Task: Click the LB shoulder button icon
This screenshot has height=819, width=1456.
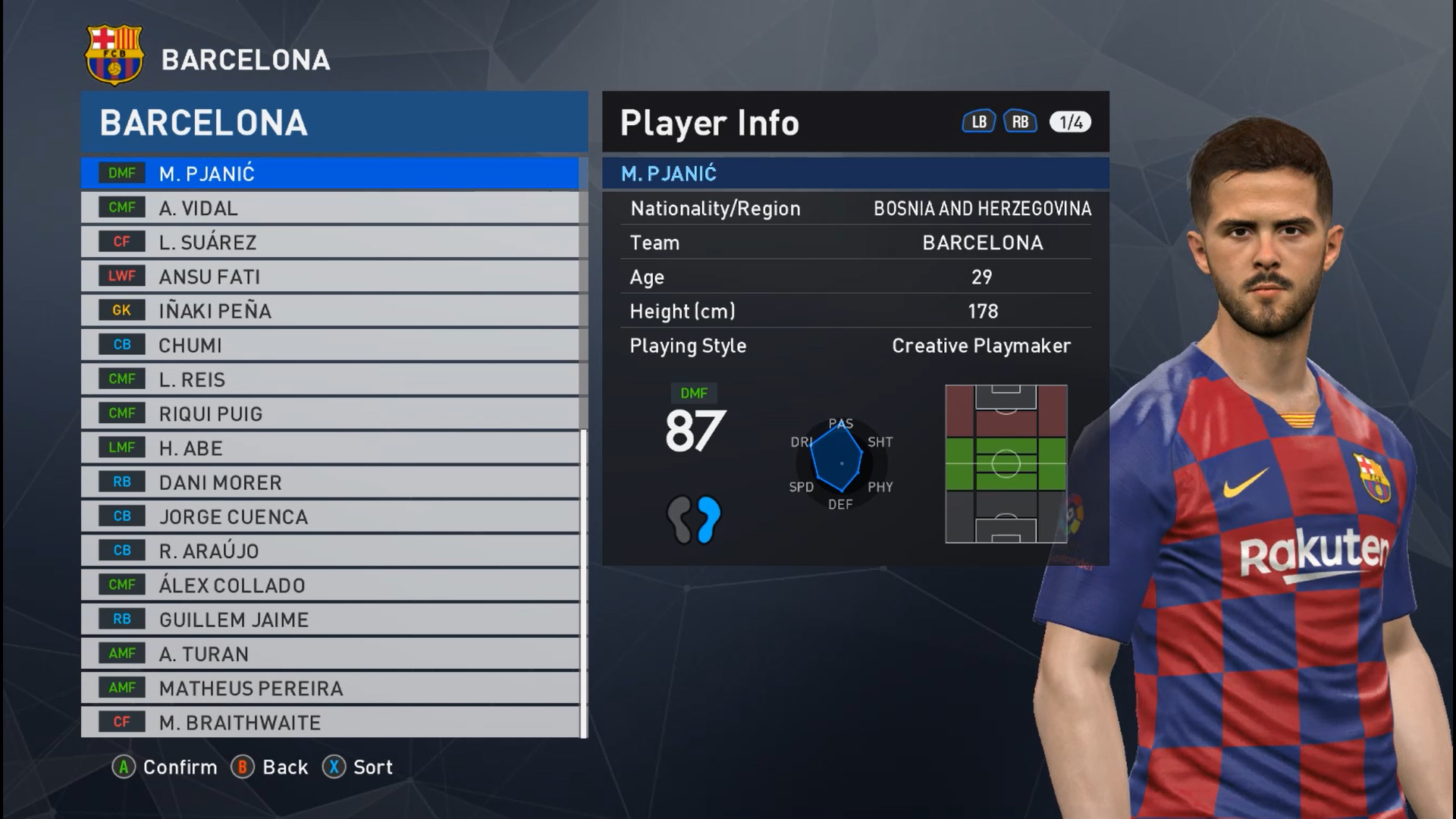Action: coord(978,121)
